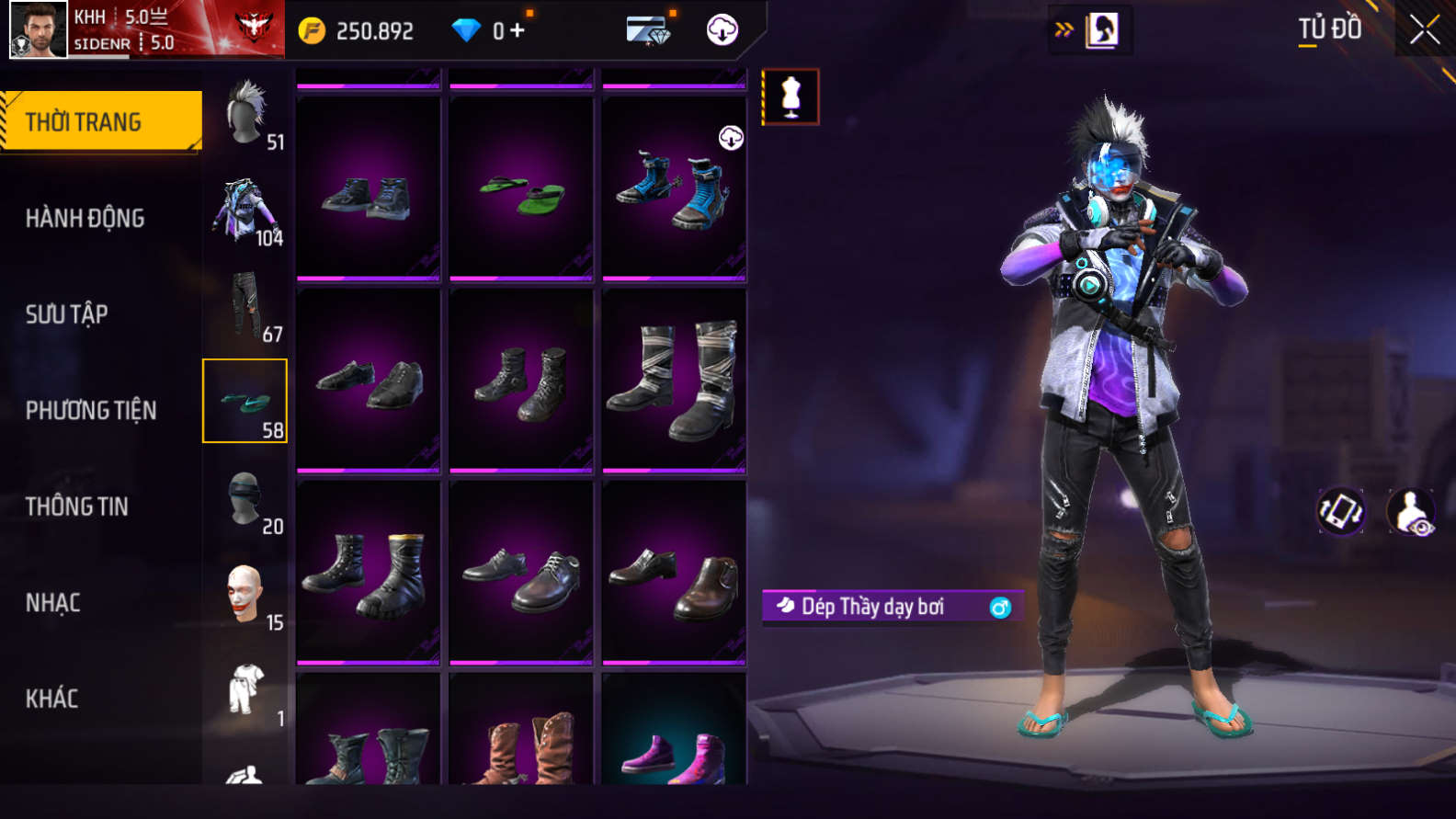Pick the tall strapped gray boots
Screen dimensions: 1456x819
point(674,381)
